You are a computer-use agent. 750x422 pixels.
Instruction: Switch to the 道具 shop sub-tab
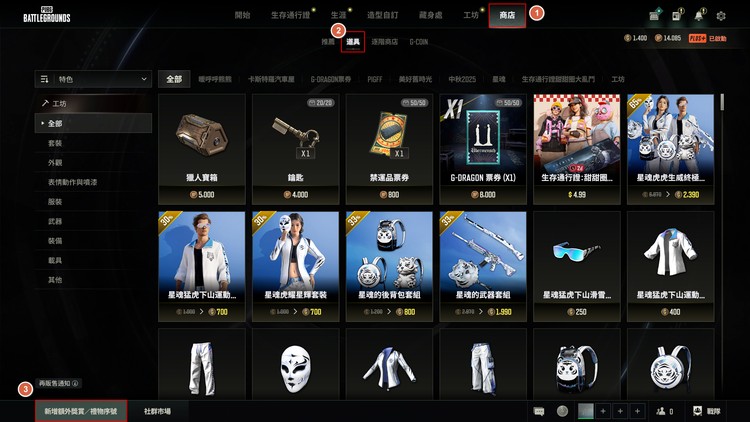coord(352,42)
